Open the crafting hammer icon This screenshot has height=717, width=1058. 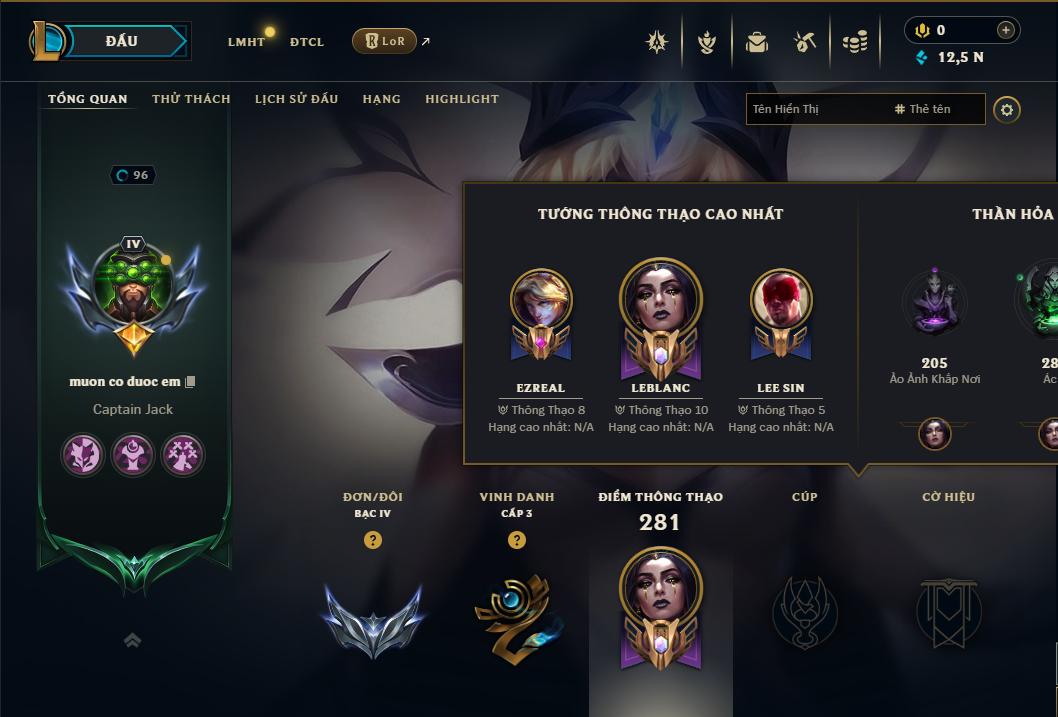[804, 42]
